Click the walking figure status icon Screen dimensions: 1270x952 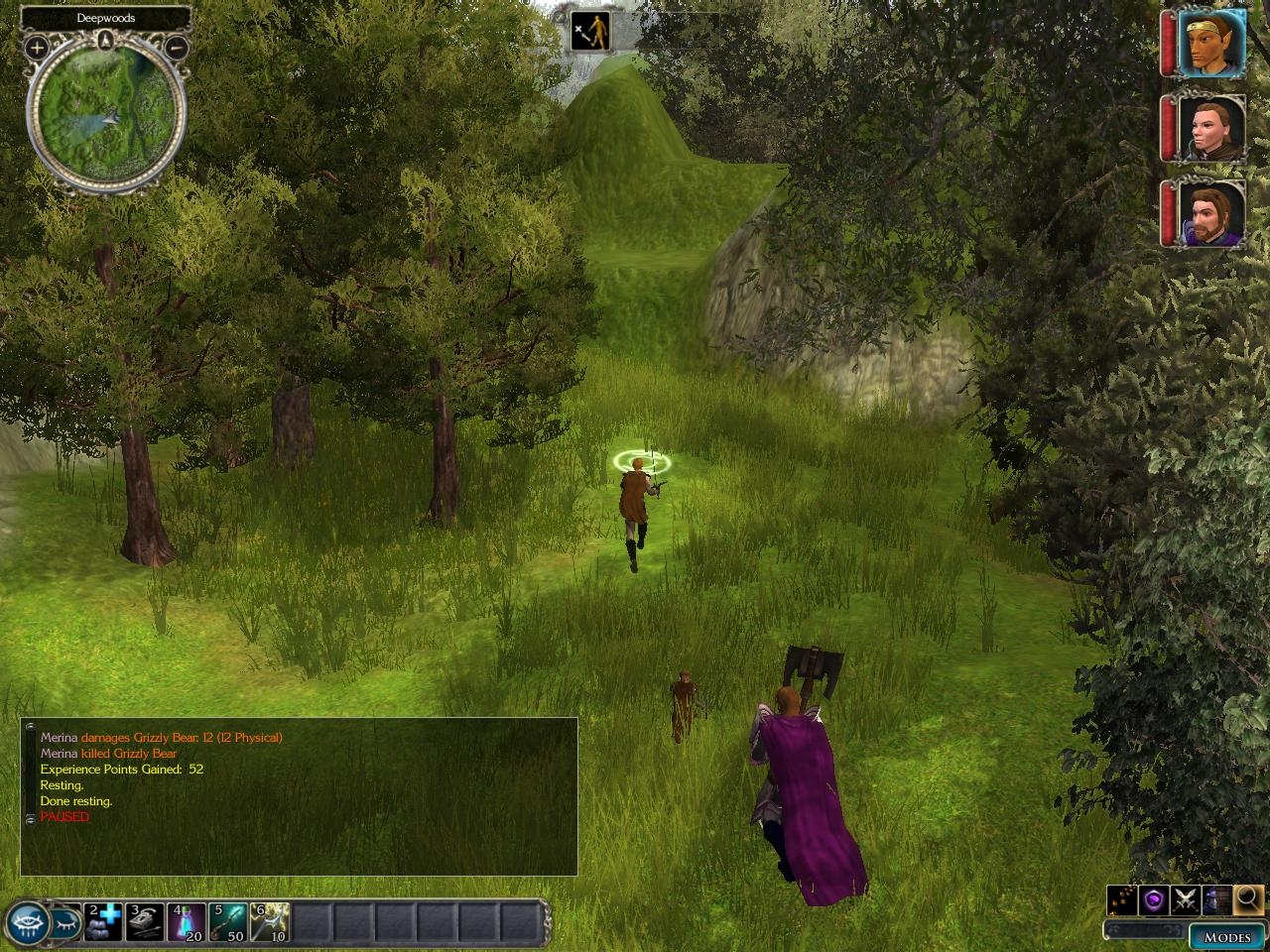point(590,32)
